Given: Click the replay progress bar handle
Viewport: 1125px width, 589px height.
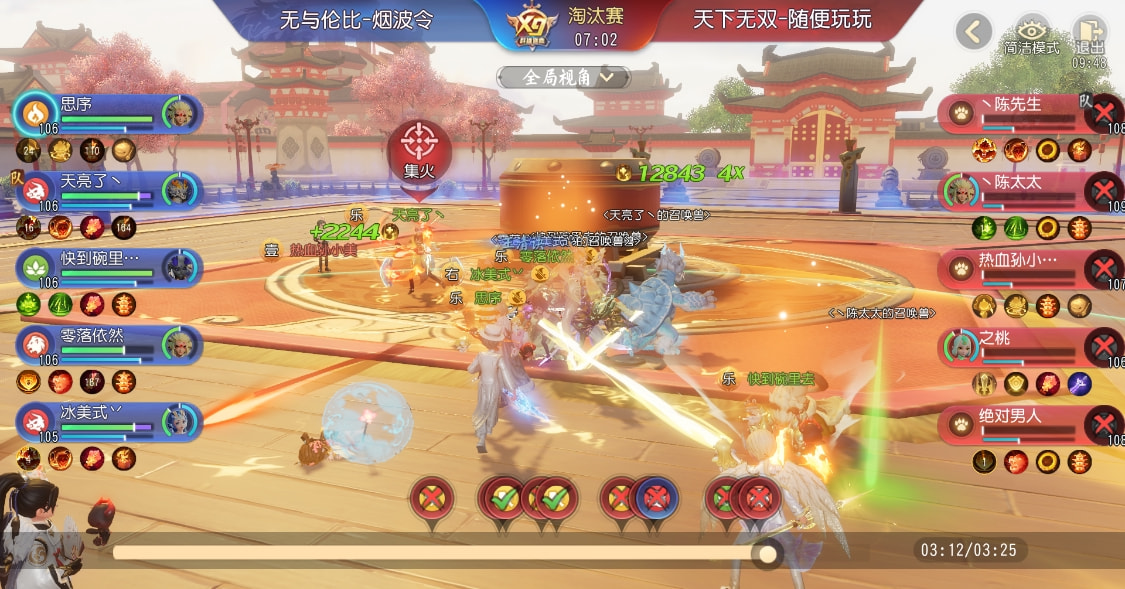Looking at the screenshot, I should click(x=767, y=553).
